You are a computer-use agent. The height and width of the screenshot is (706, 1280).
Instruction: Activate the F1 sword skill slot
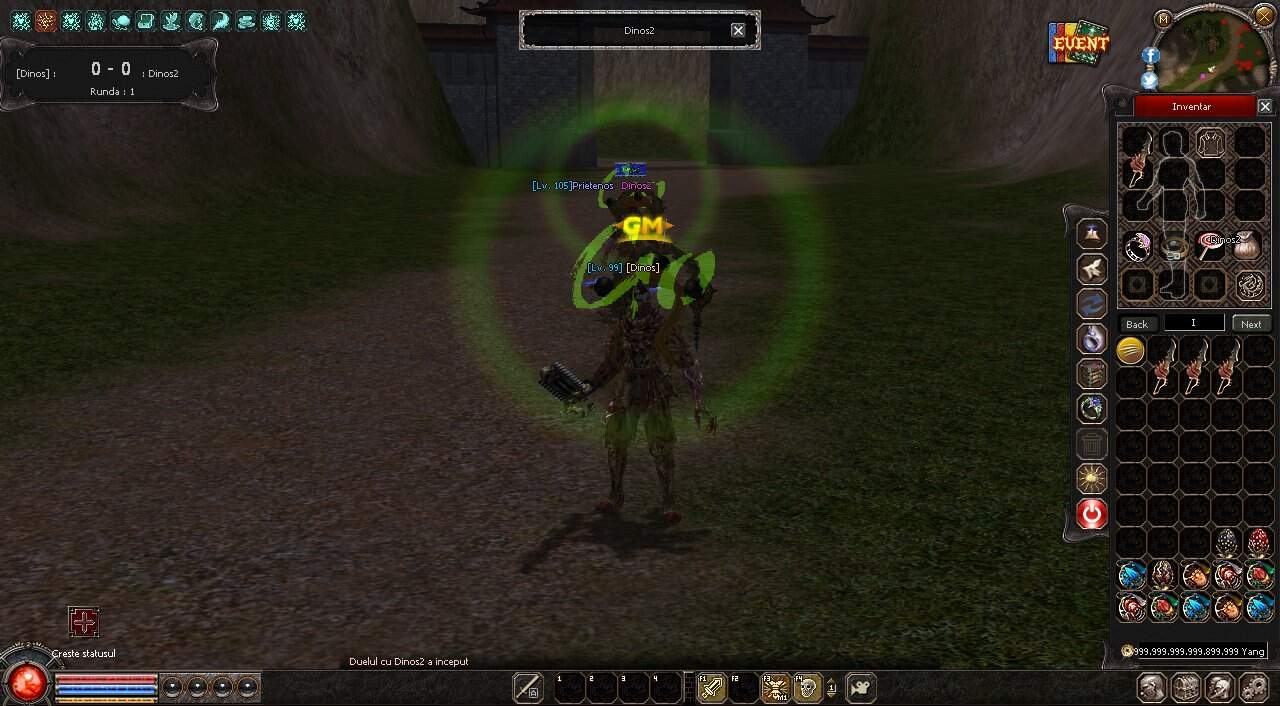(x=712, y=688)
